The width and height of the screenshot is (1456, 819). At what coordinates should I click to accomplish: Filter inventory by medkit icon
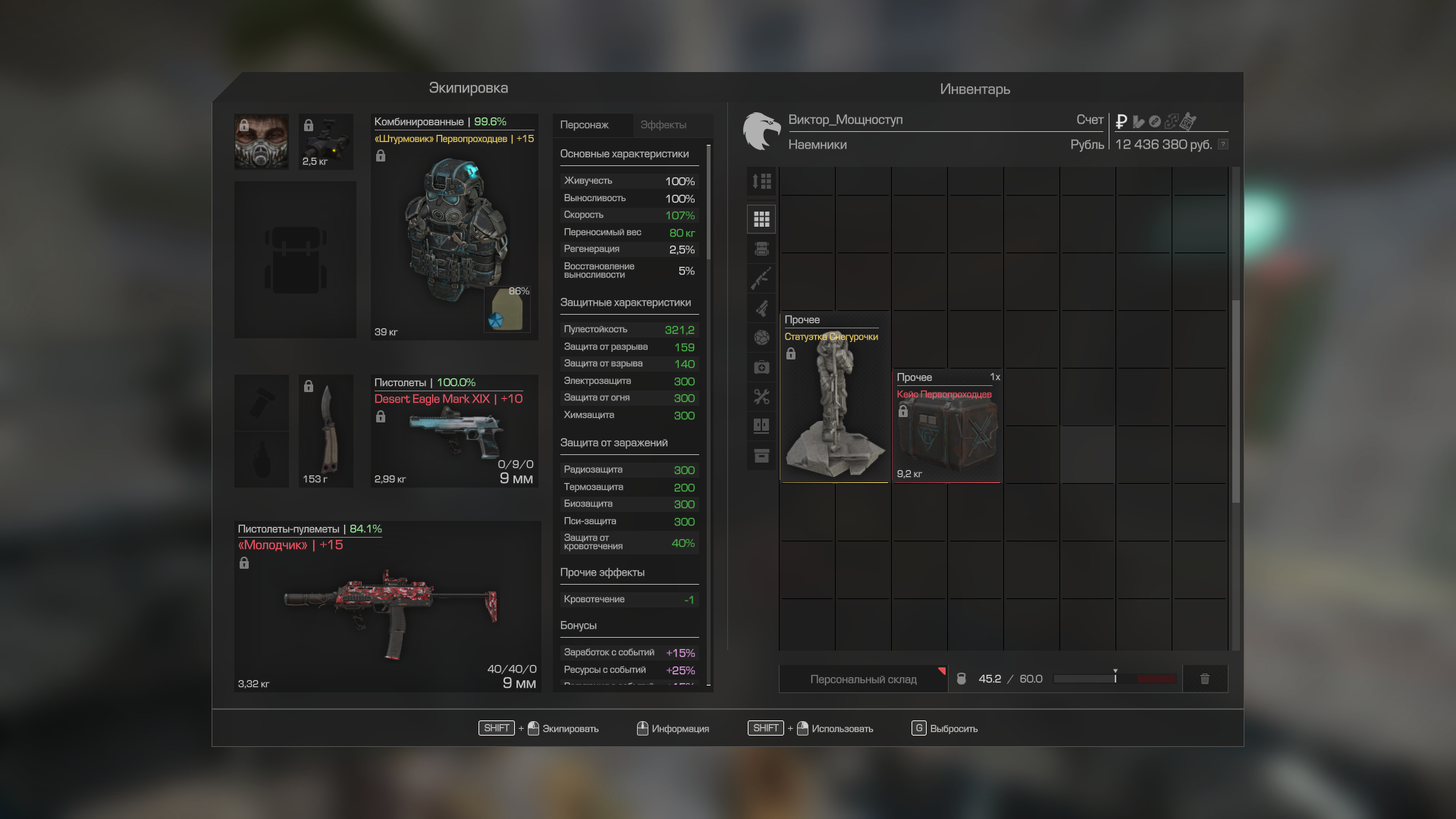pyautogui.click(x=761, y=367)
